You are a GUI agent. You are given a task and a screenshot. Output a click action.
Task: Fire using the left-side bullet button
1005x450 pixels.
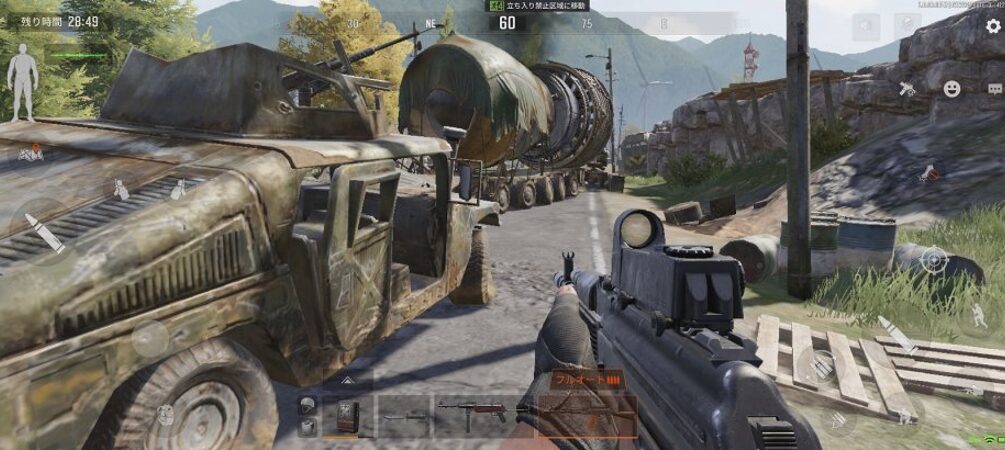click(x=45, y=232)
